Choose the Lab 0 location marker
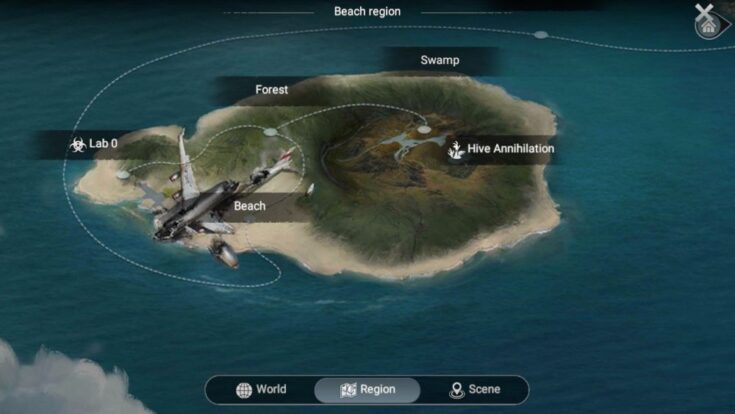735x414 pixels. (93, 144)
